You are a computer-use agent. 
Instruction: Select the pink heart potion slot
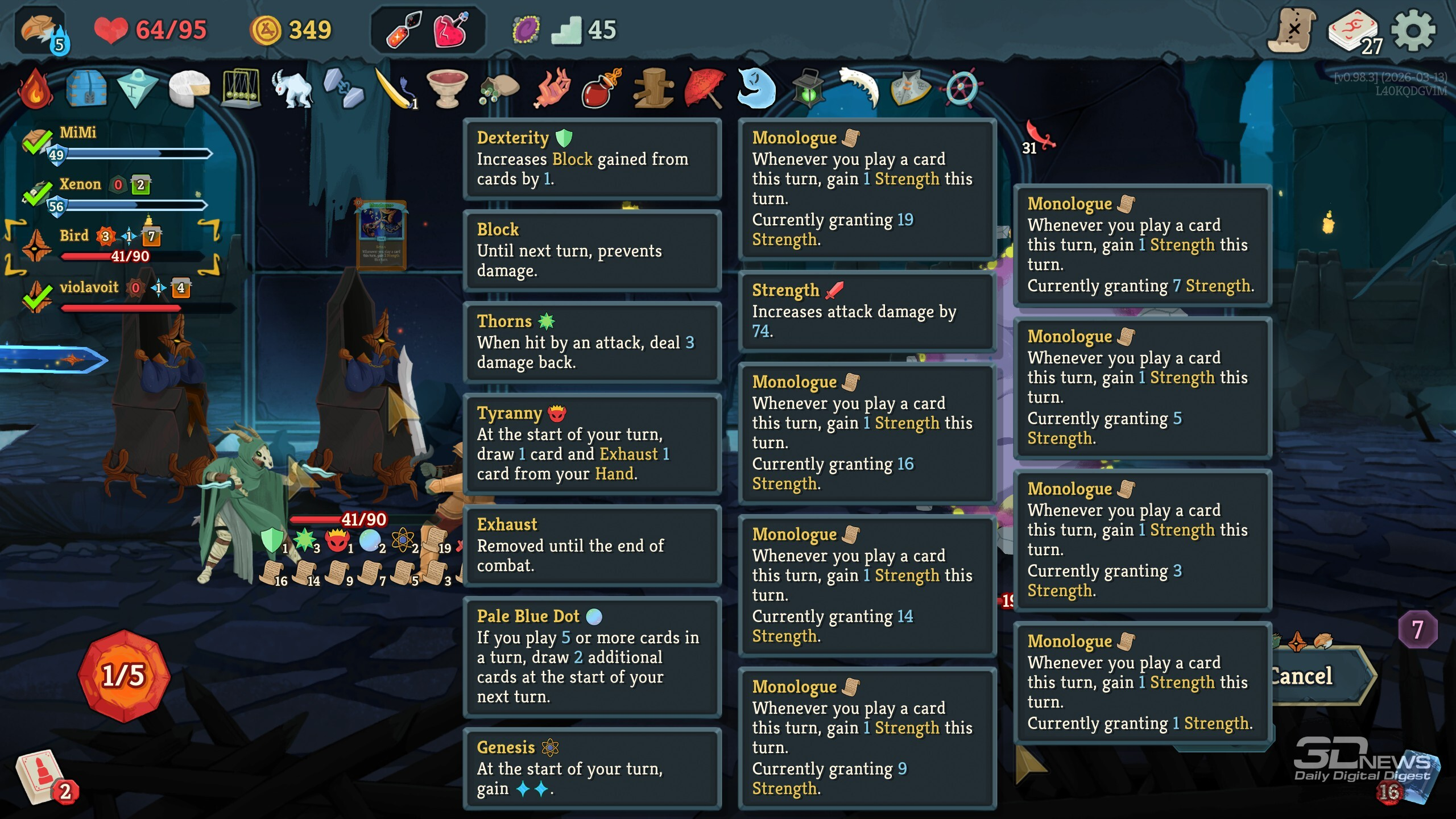click(451, 30)
